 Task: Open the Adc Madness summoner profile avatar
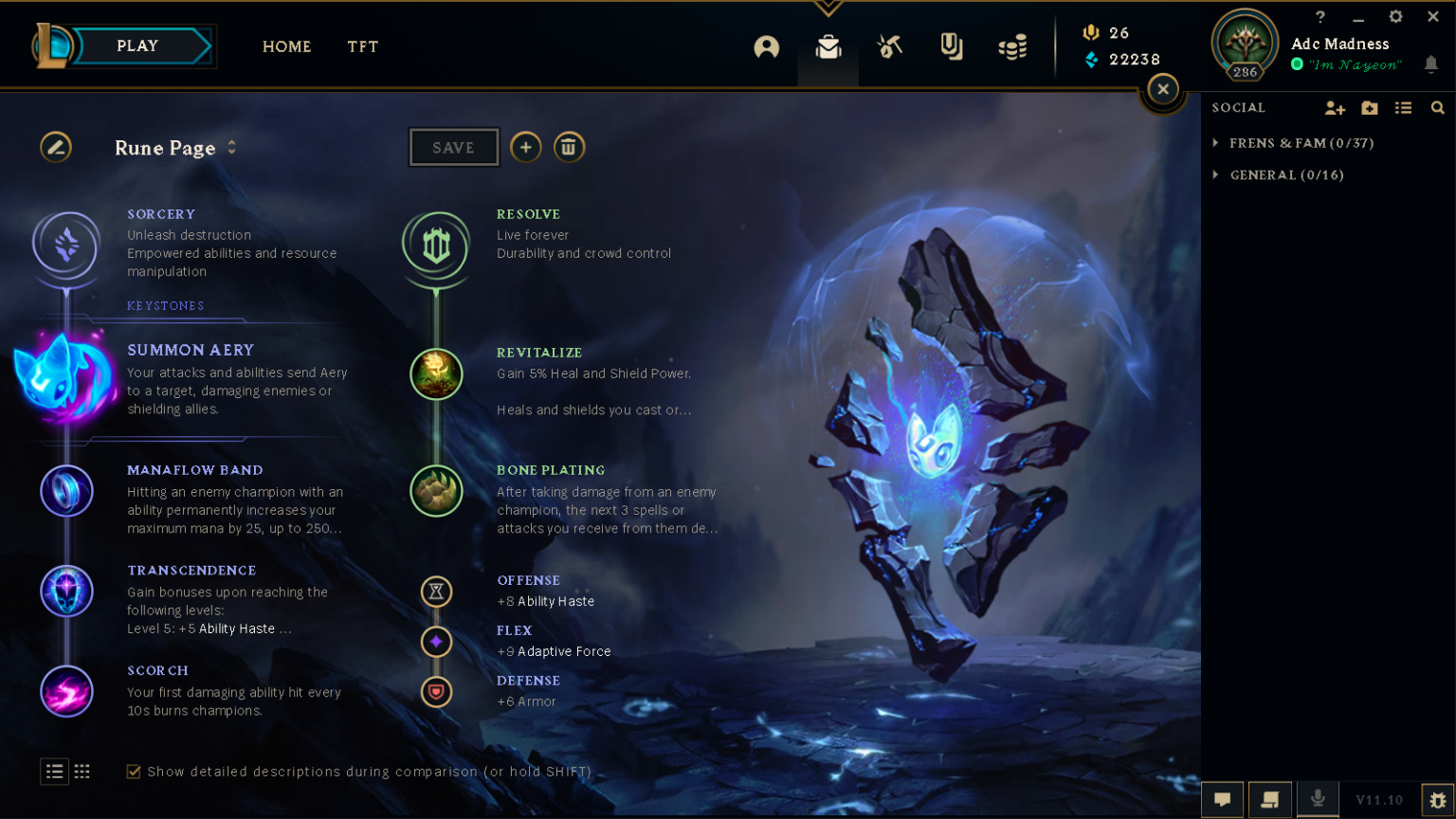(x=1245, y=43)
